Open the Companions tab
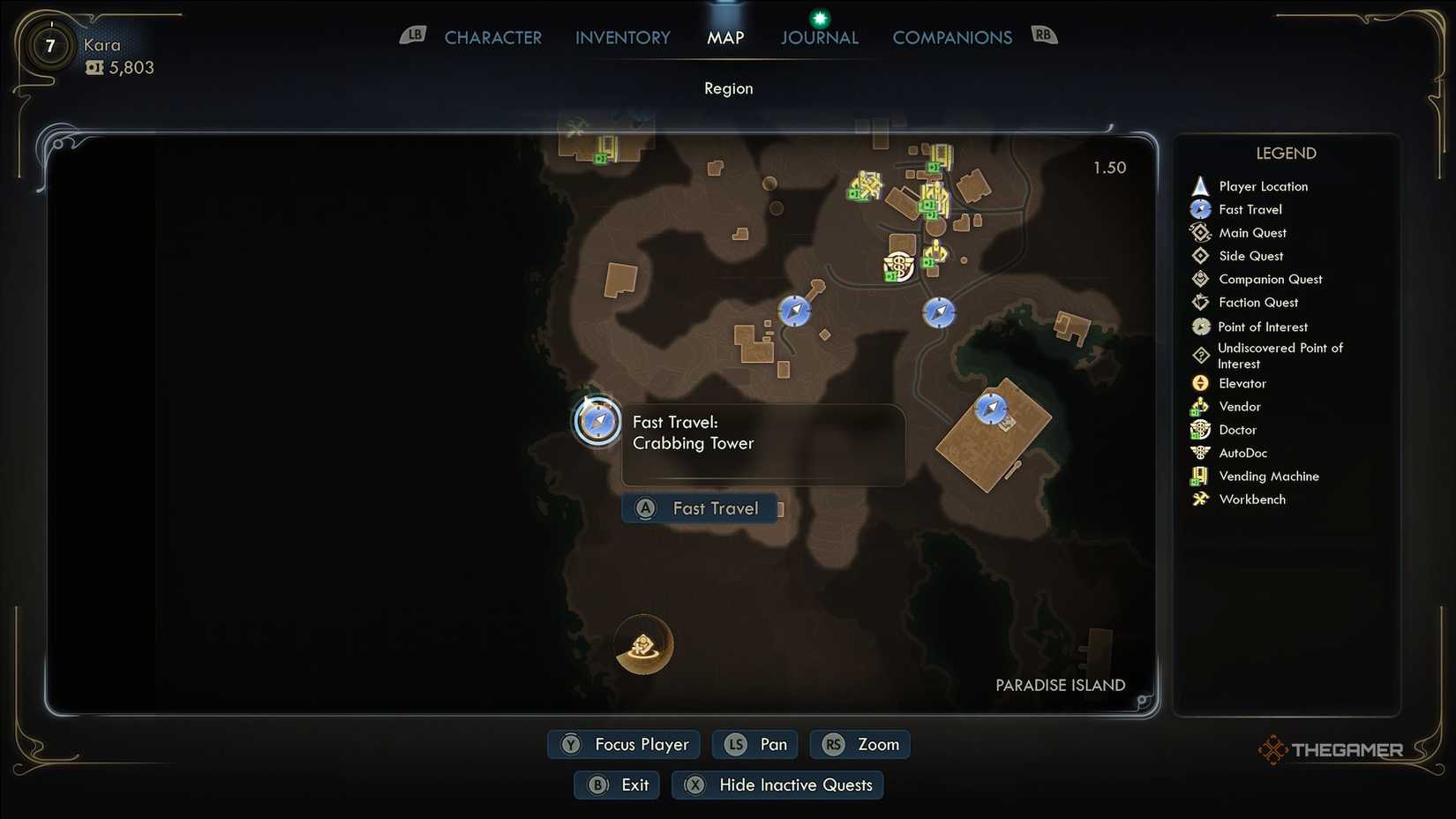Screen dimensions: 1456x819 point(952,37)
